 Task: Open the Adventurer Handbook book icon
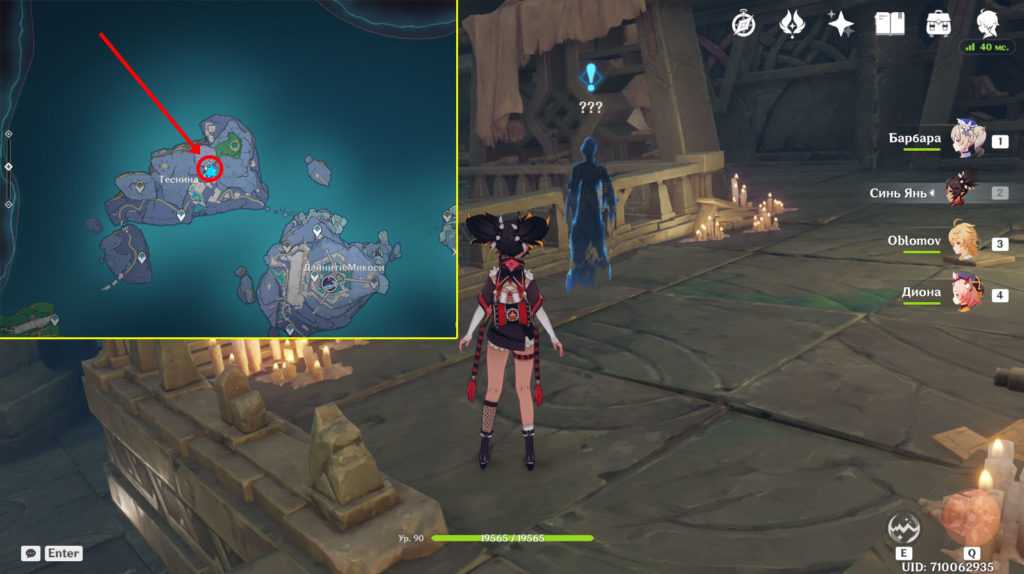(889, 23)
